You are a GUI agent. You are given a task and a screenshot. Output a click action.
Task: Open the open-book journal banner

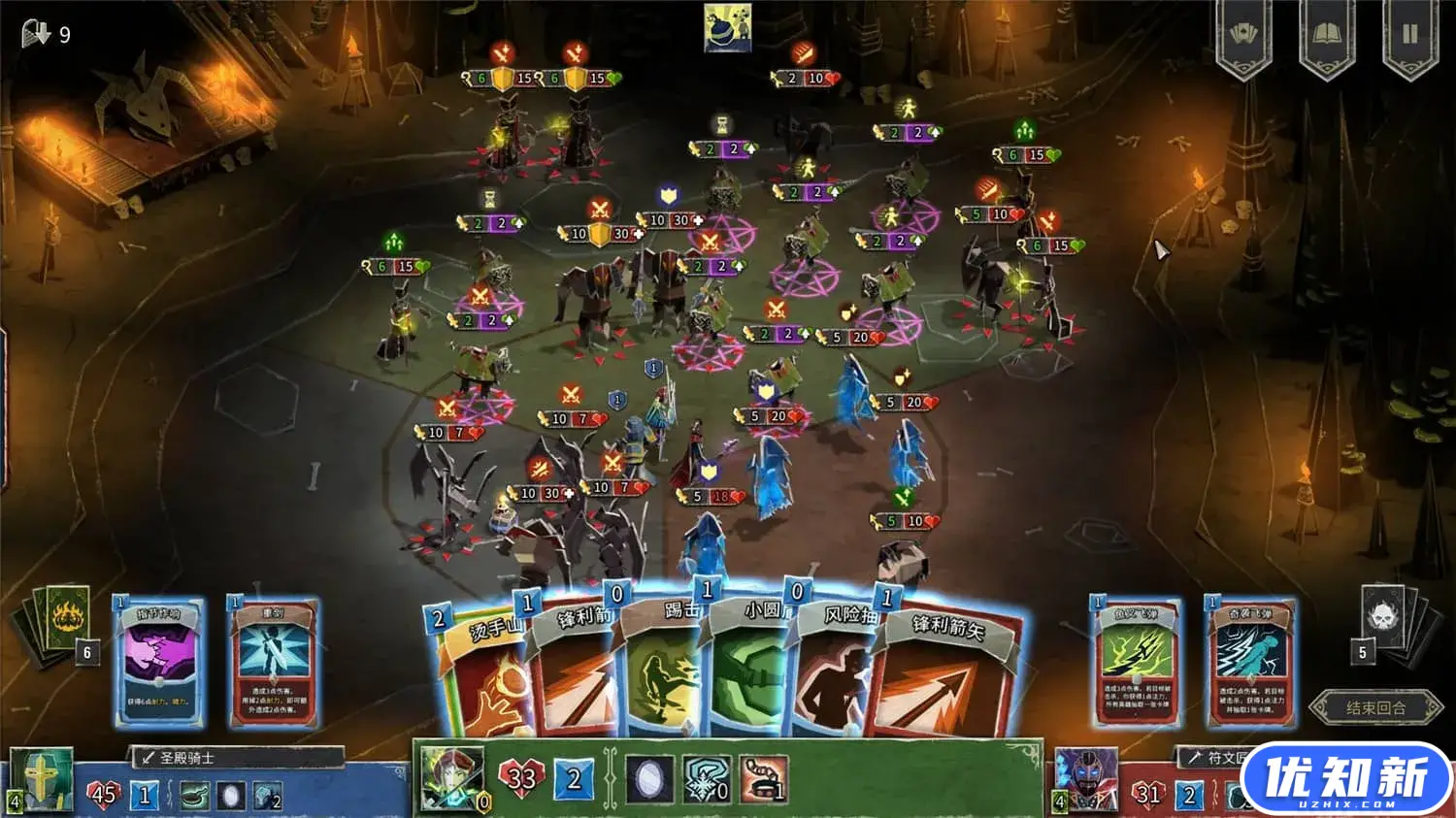click(1326, 36)
